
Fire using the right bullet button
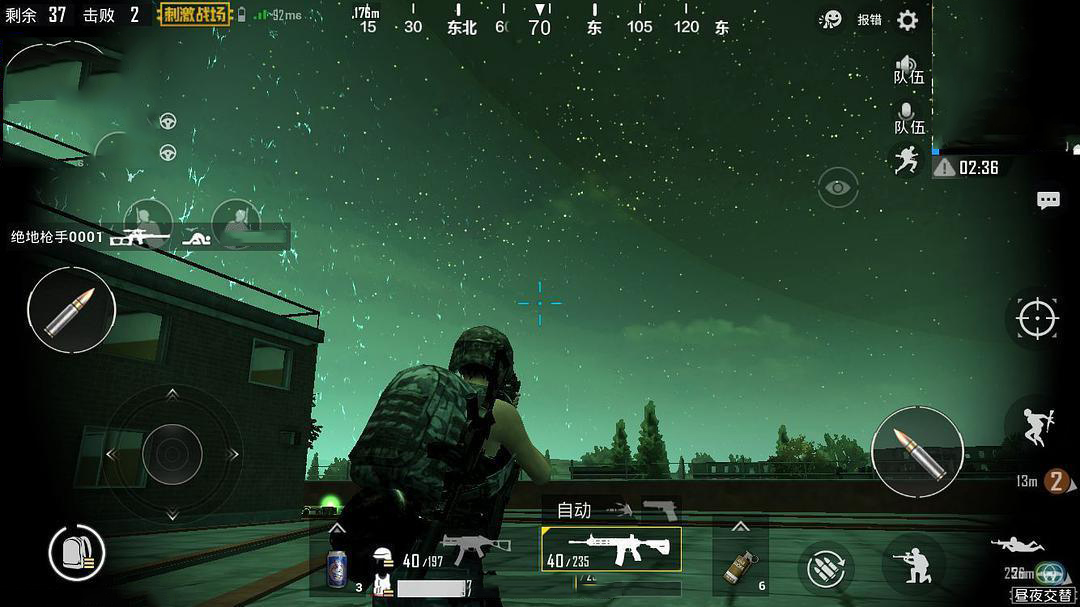[917, 451]
